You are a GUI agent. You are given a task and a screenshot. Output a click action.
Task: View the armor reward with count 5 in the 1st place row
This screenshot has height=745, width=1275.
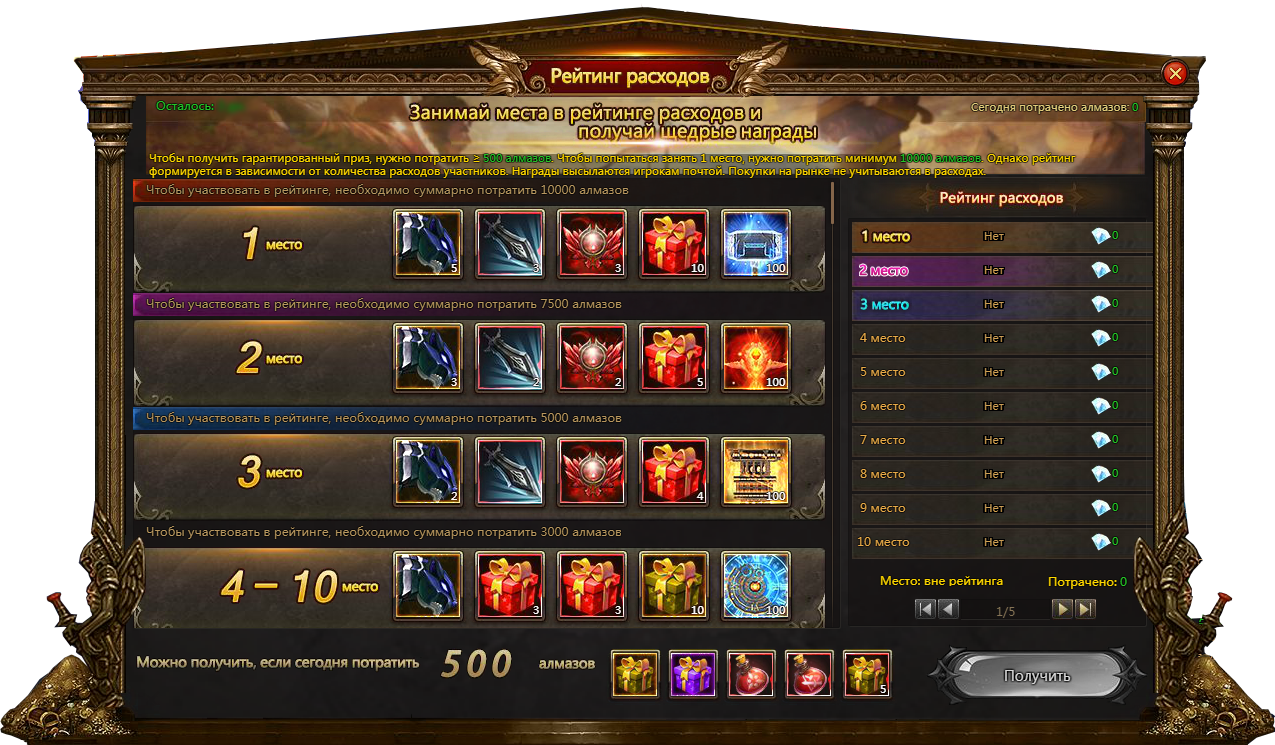pos(428,243)
